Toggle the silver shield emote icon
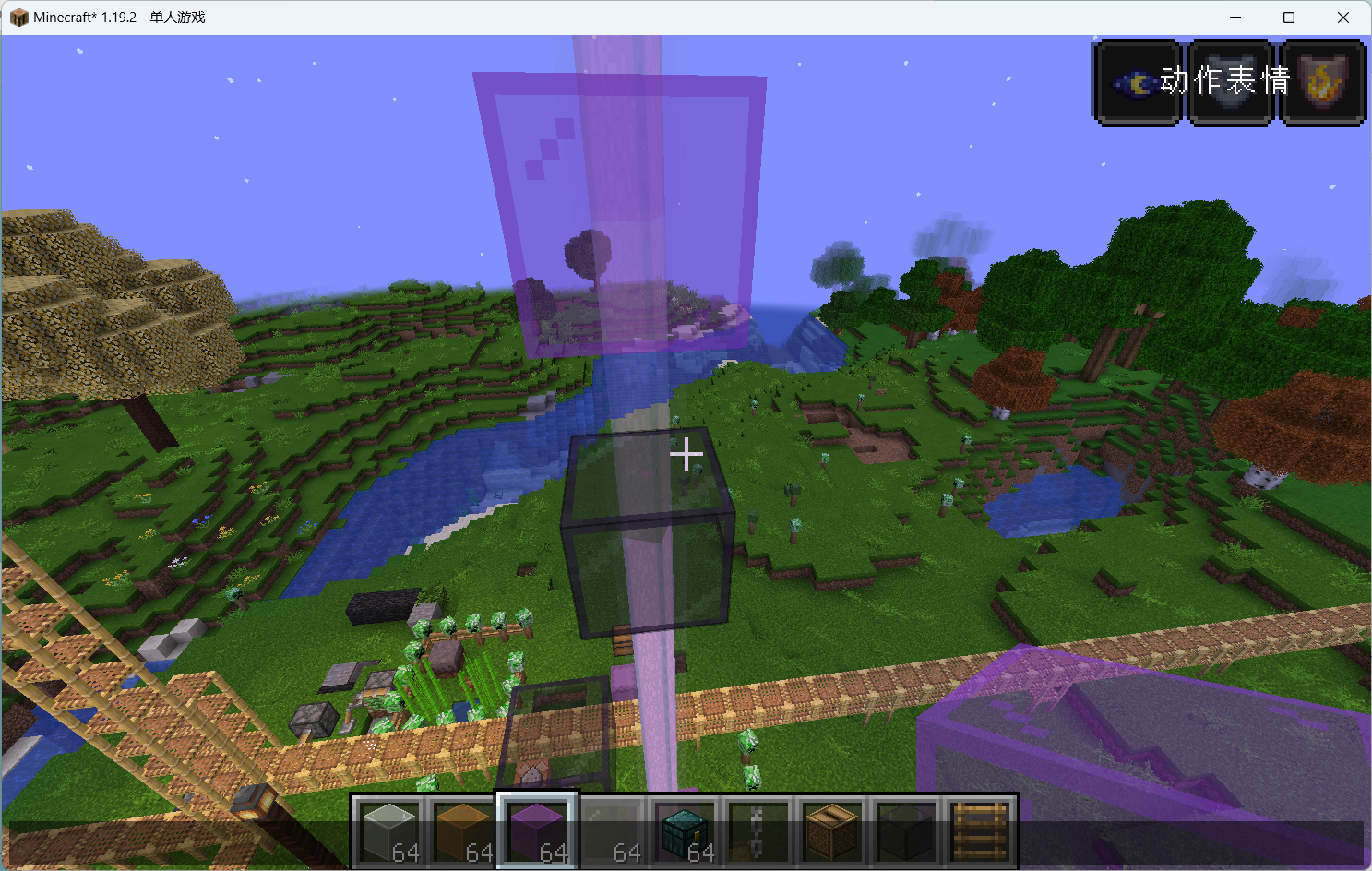Image resolution: width=1372 pixels, height=871 pixels. click(x=1230, y=82)
